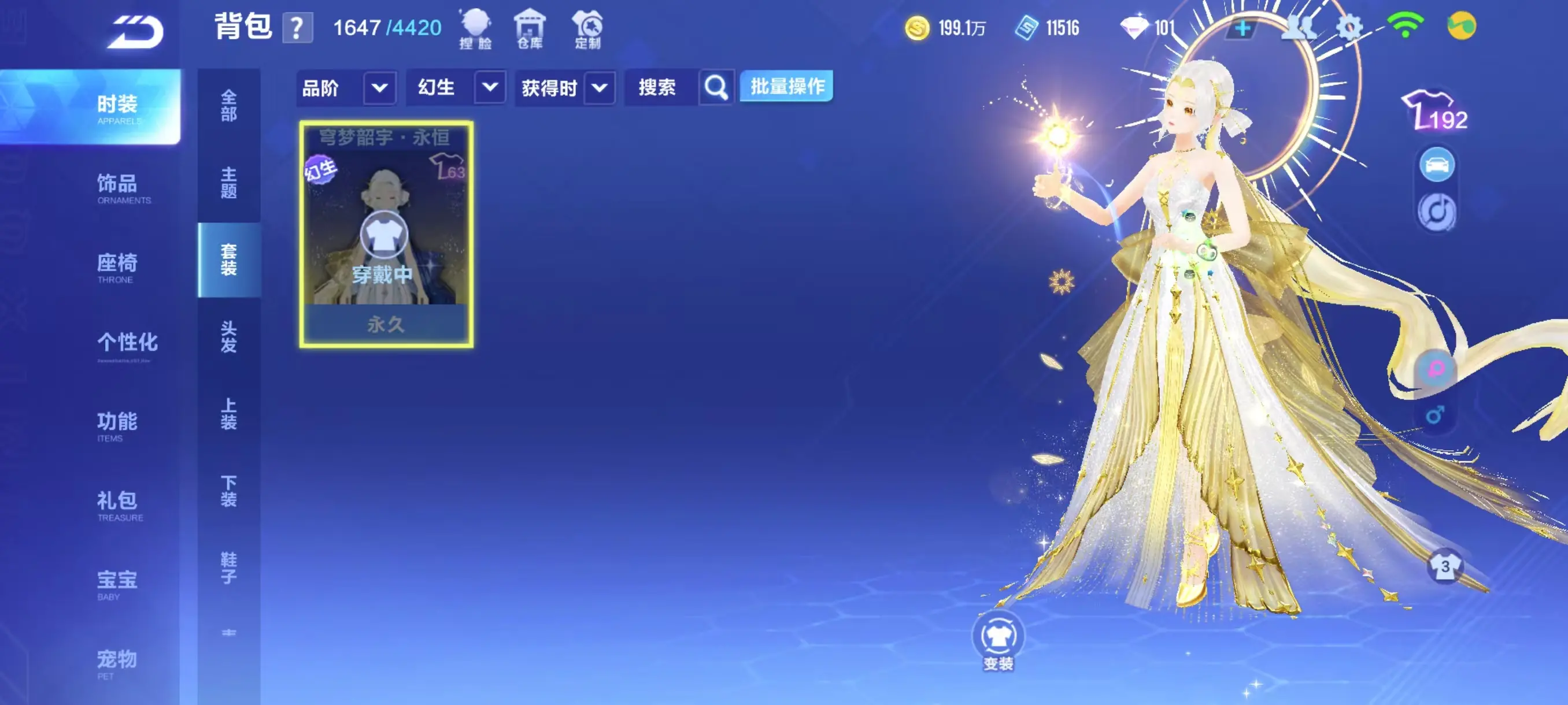
Task: Click the 批量操作 batch operation button
Action: tap(785, 86)
